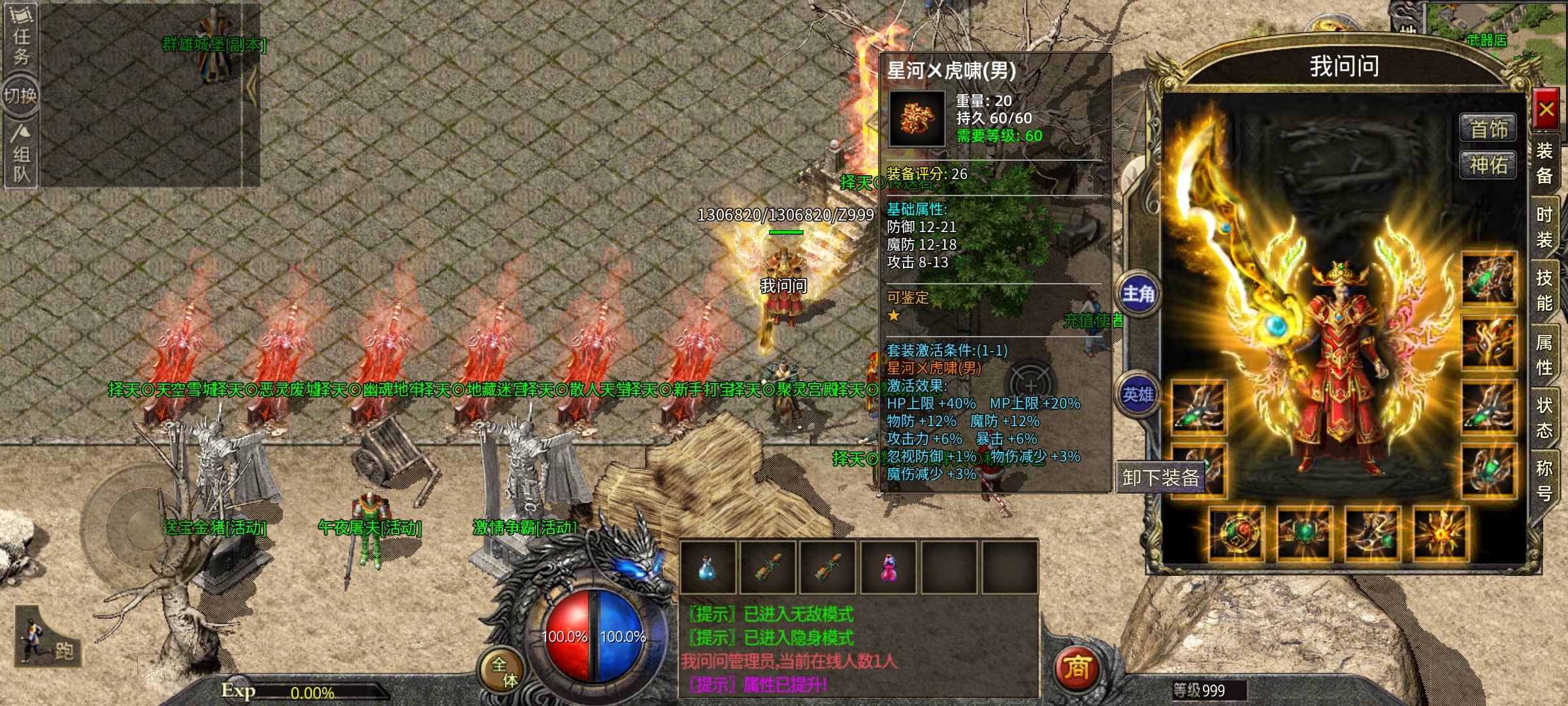
Task: Open the 商 shop button
Action: click(1077, 667)
